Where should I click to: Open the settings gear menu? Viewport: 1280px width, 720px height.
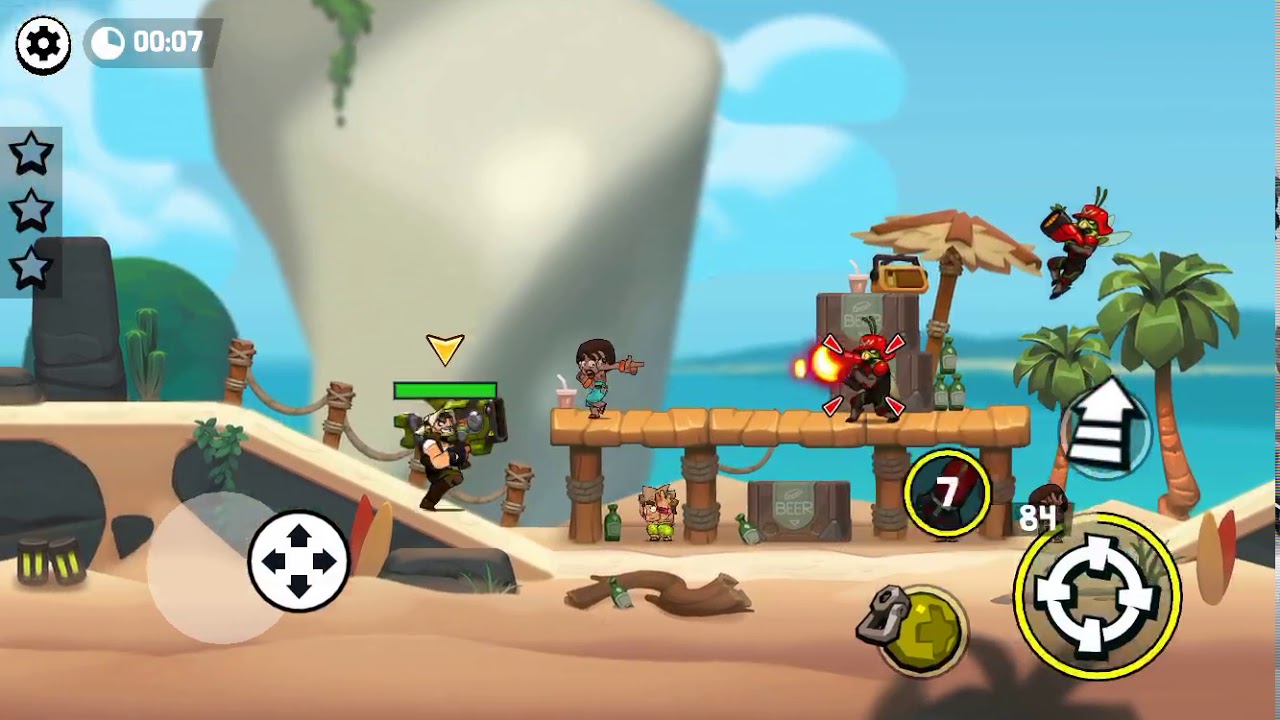pos(43,45)
